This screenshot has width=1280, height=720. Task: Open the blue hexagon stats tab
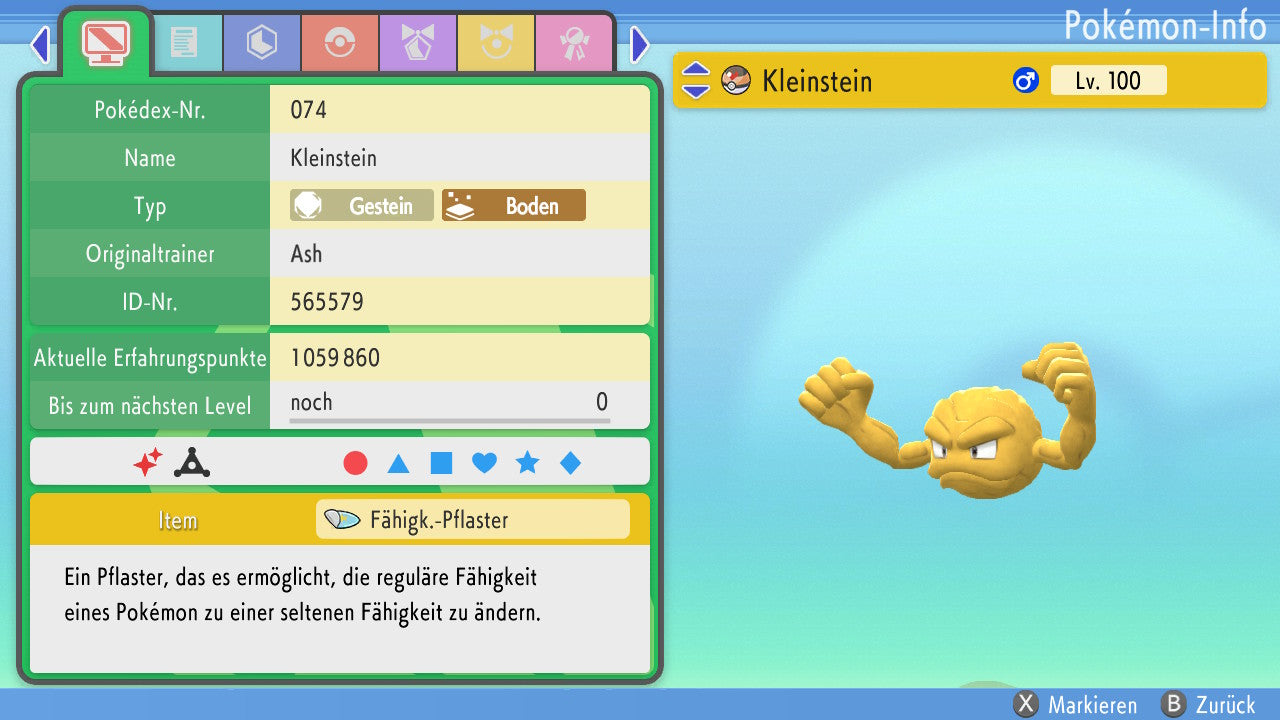point(262,43)
